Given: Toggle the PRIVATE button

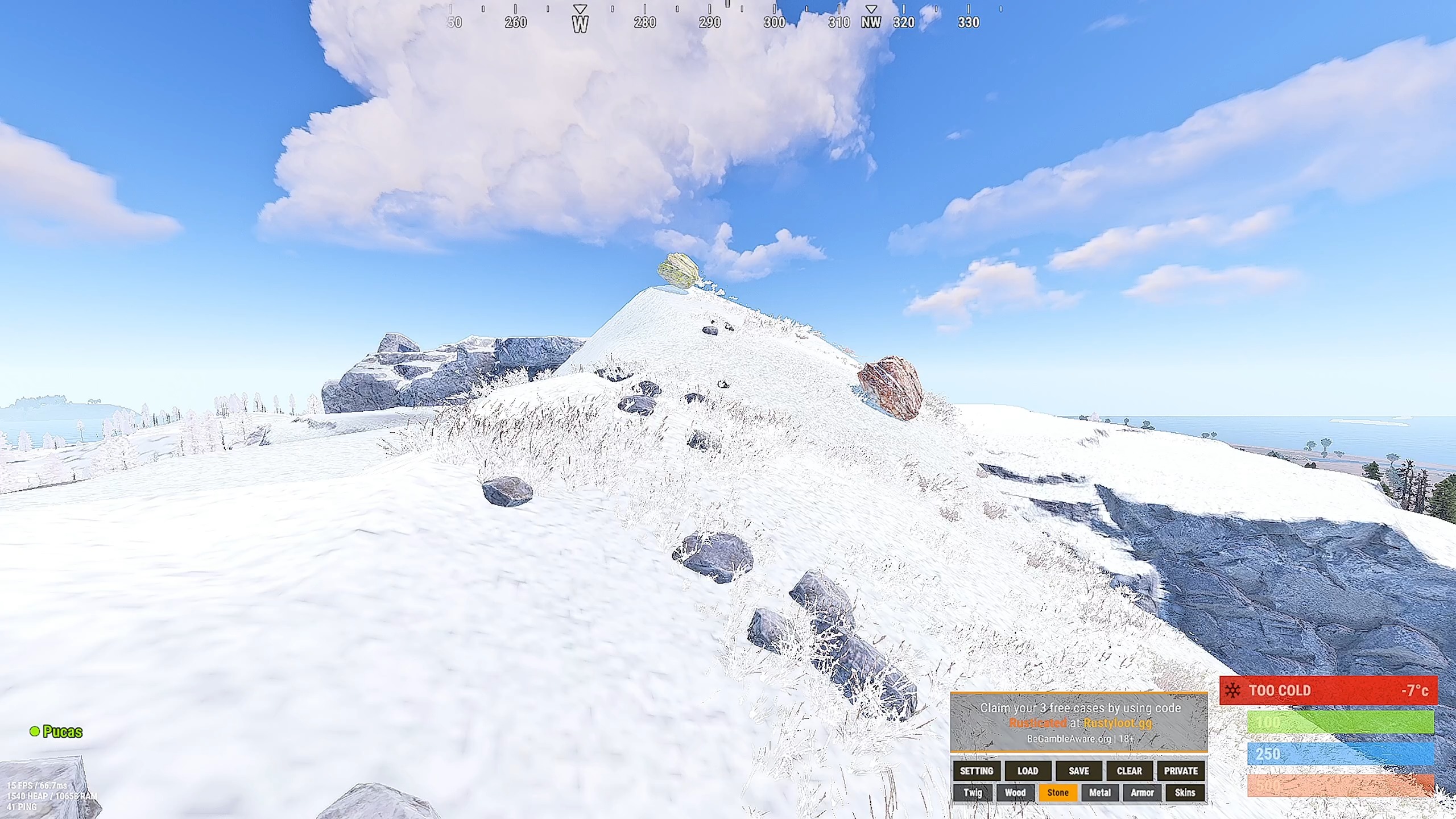Looking at the screenshot, I should point(1181,771).
